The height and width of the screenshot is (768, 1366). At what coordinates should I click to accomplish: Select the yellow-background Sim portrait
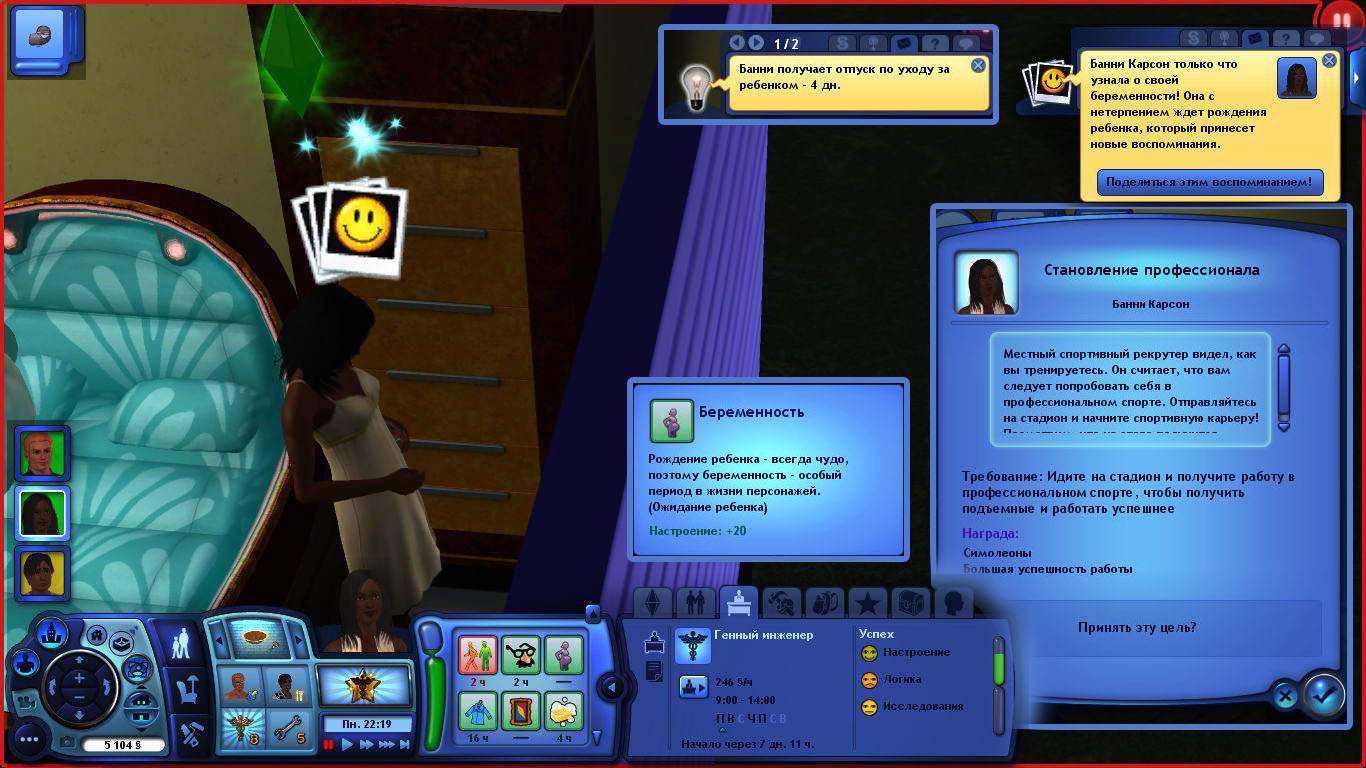pyautogui.click(x=42, y=572)
